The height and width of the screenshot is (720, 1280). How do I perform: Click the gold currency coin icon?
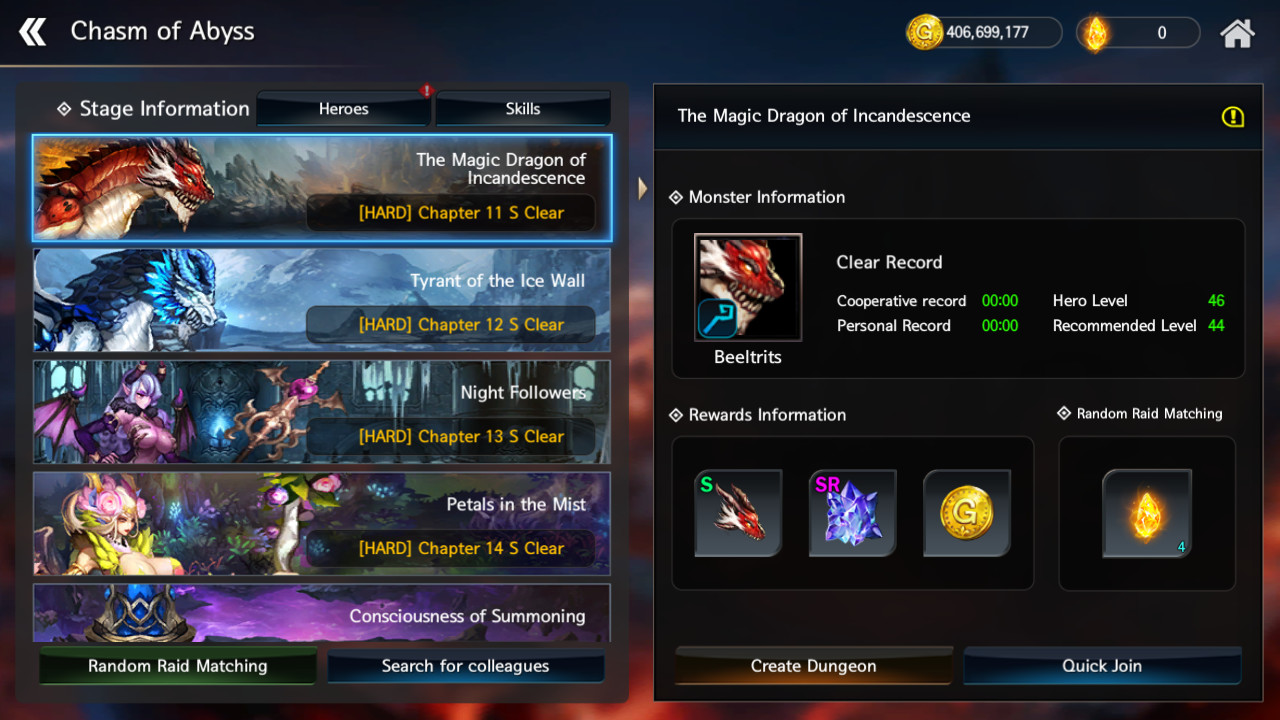923,31
